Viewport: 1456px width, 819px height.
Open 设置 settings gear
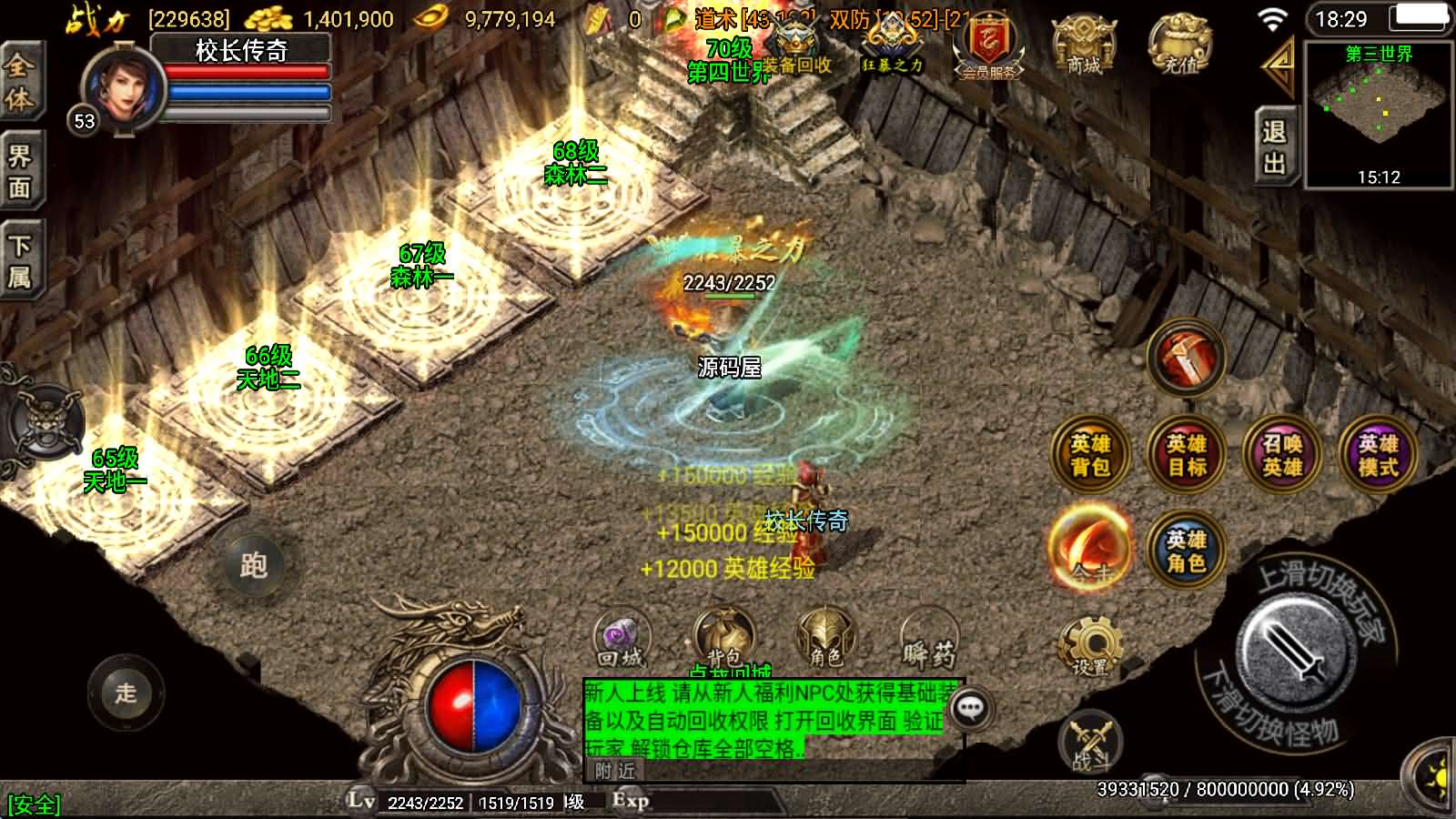(x=1090, y=646)
